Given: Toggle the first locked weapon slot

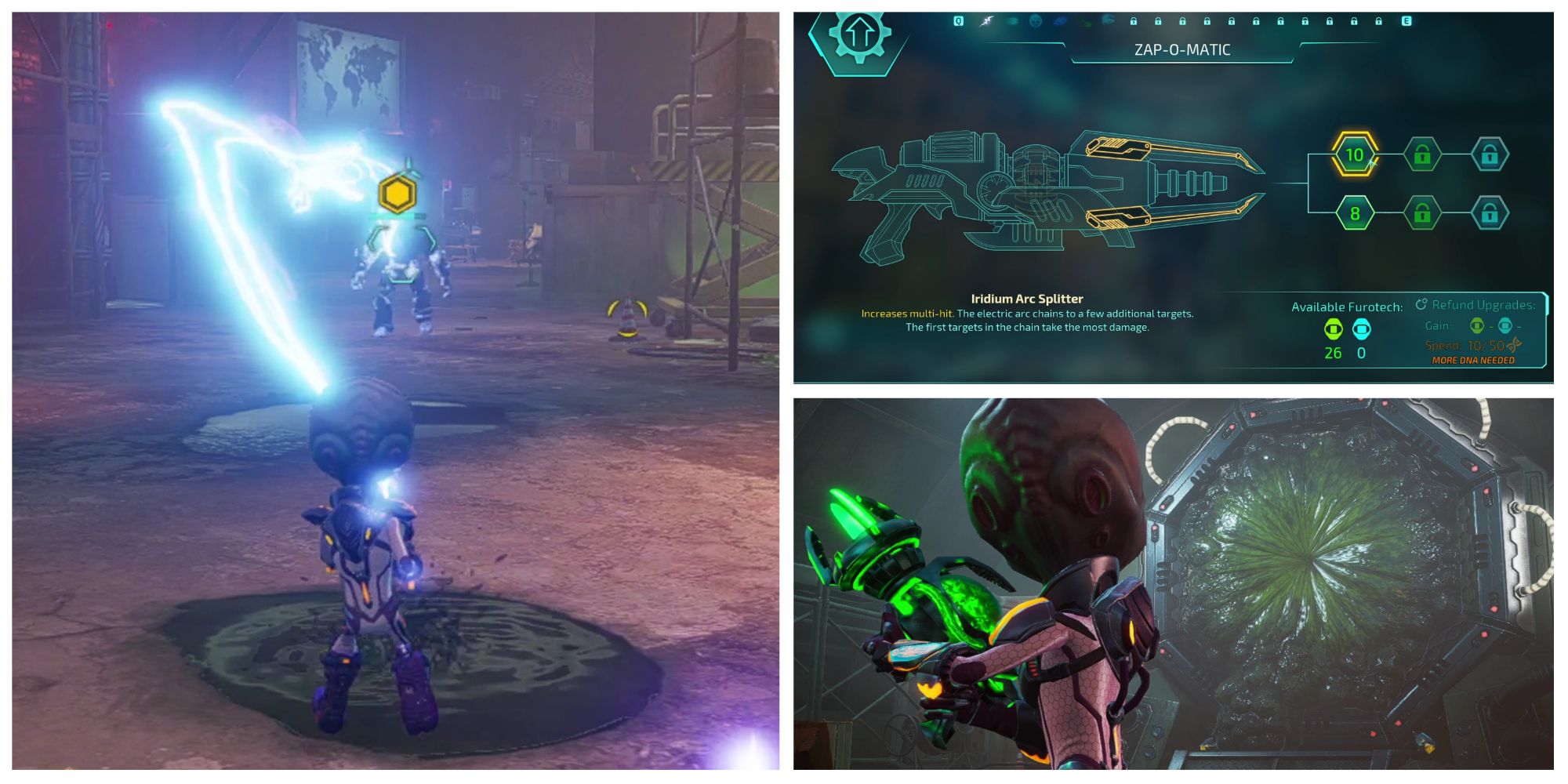Looking at the screenshot, I should pos(1133,22).
